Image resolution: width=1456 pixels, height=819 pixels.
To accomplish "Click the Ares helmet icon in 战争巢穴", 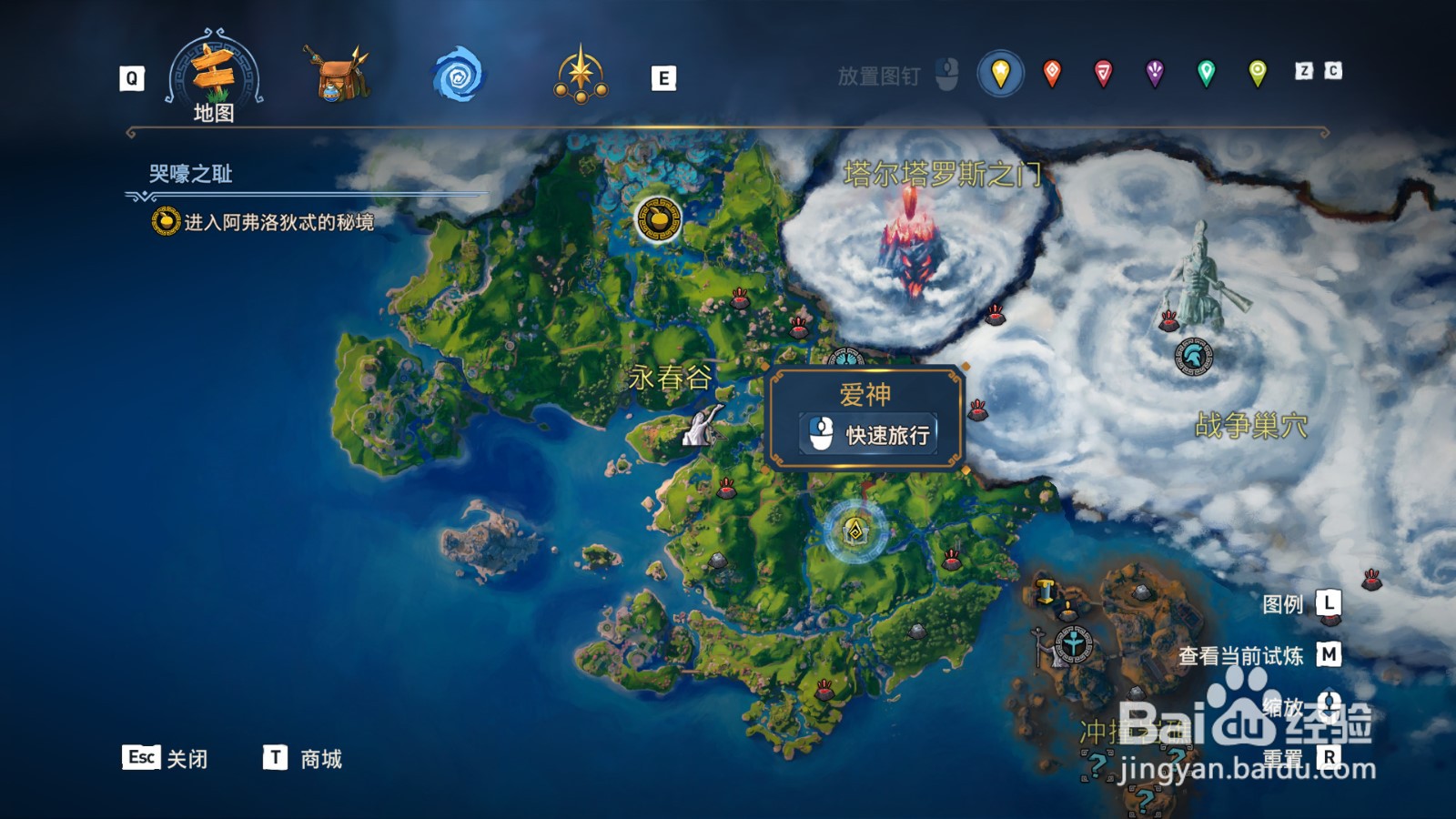I will [x=1192, y=358].
